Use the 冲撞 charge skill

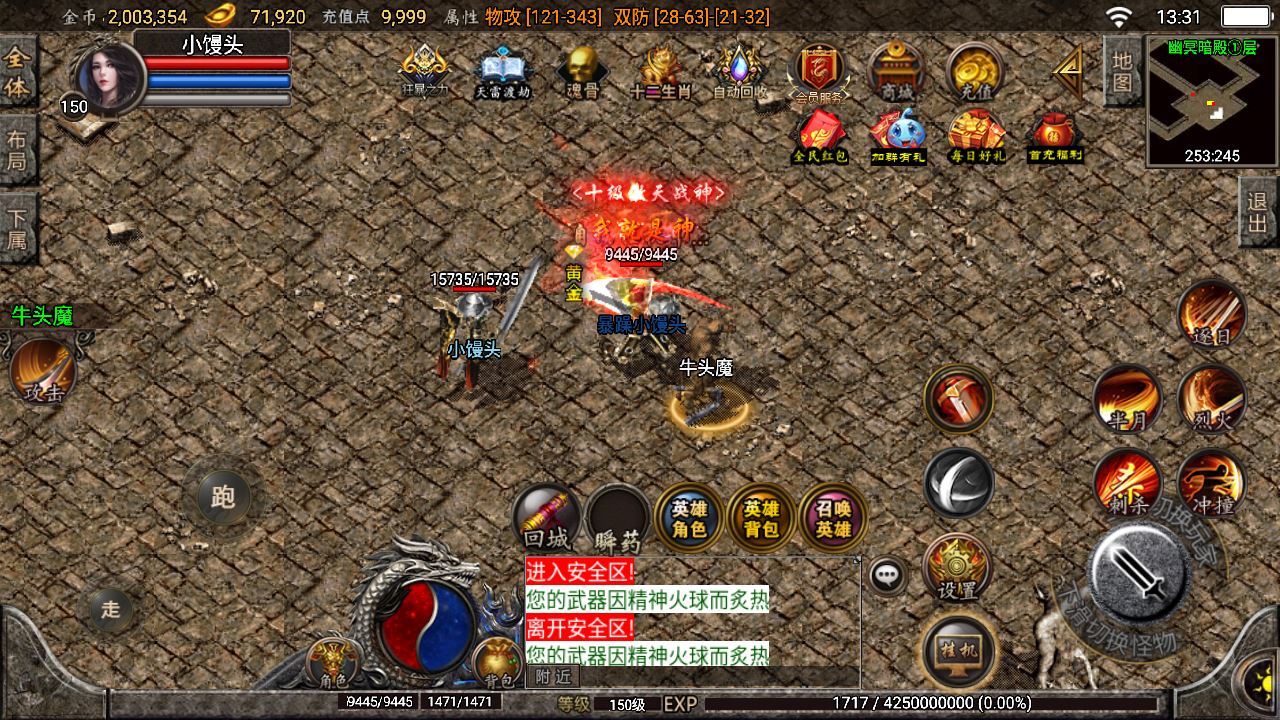[1212, 482]
